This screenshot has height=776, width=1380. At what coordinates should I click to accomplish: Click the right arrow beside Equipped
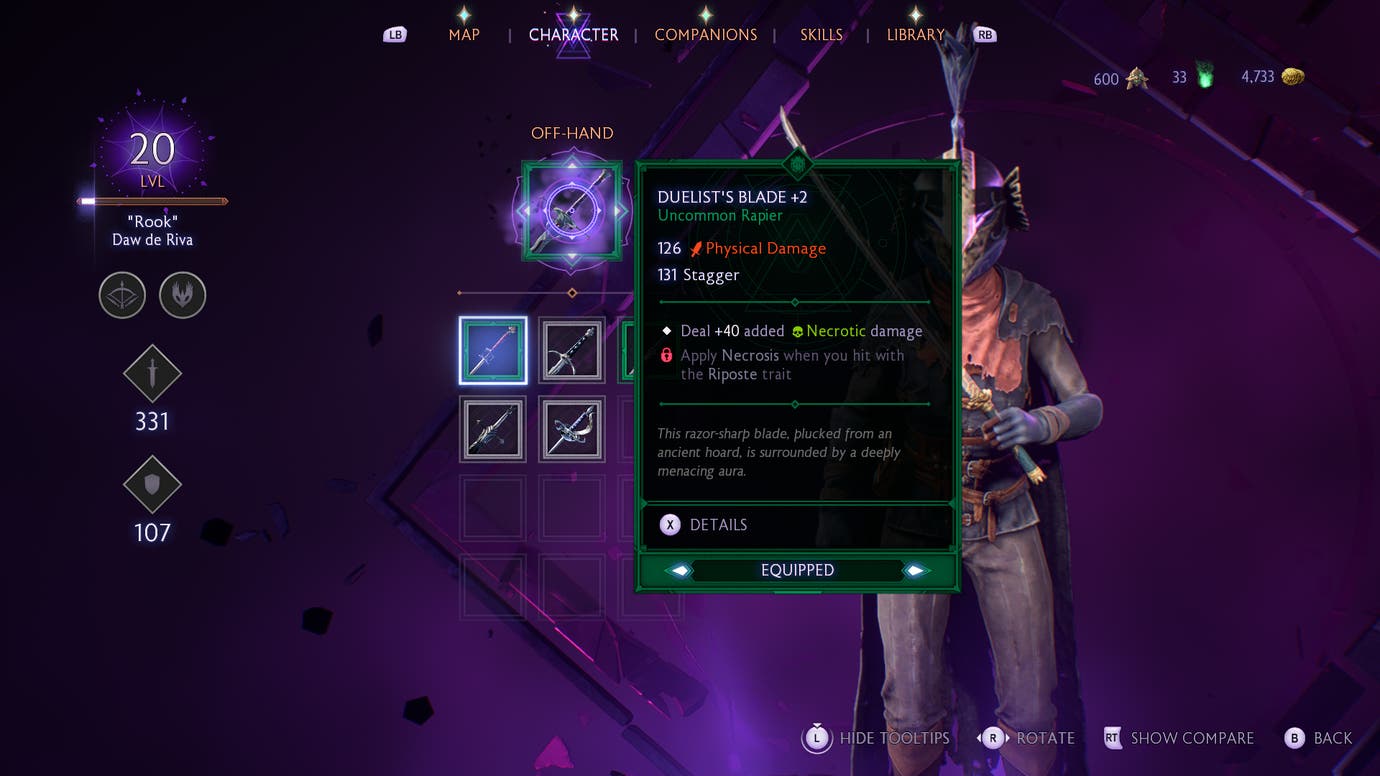coord(914,570)
